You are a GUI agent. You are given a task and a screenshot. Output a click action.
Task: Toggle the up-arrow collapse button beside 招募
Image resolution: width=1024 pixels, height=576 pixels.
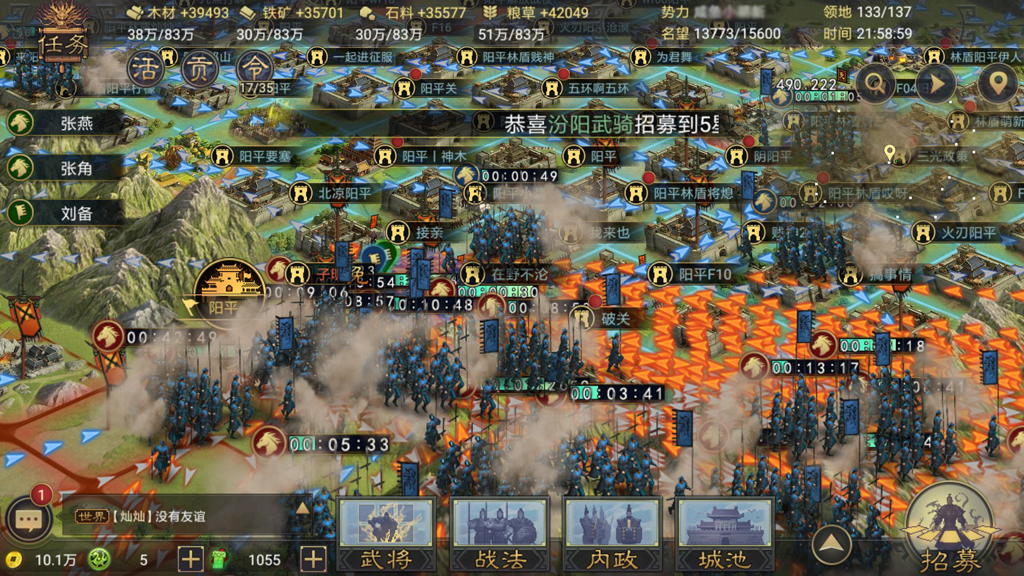831,545
